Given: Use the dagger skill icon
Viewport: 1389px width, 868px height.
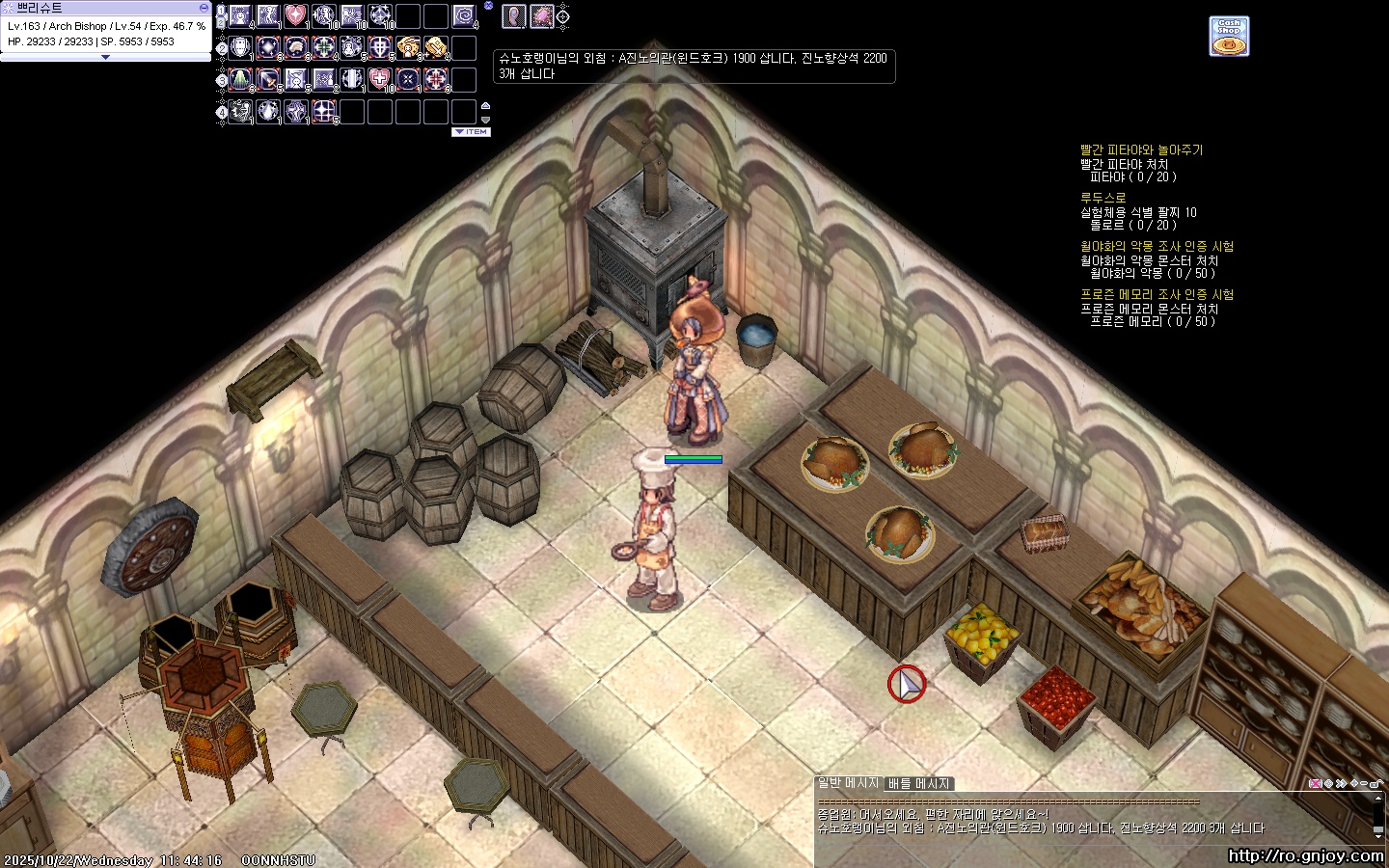Looking at the screenshot, I should pos(268,79).
